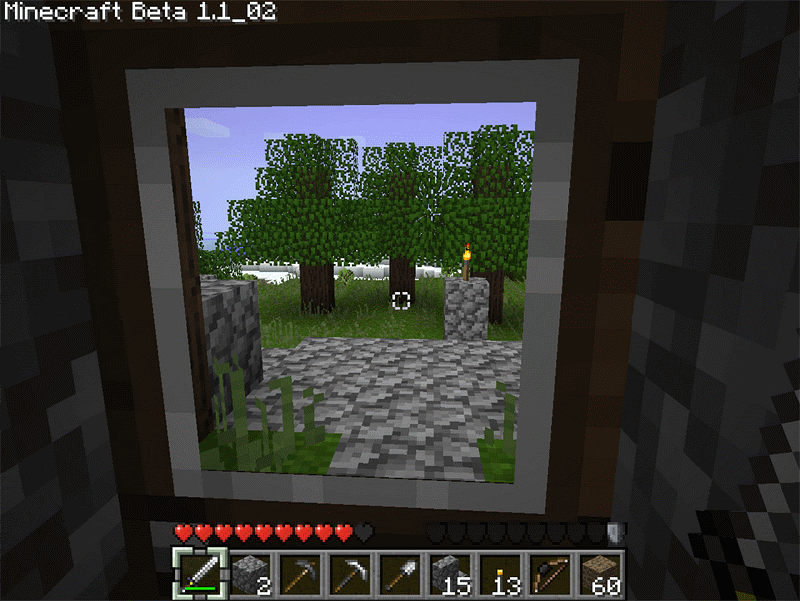Equip the shovel from the hotbar

[x=400, y=572]
